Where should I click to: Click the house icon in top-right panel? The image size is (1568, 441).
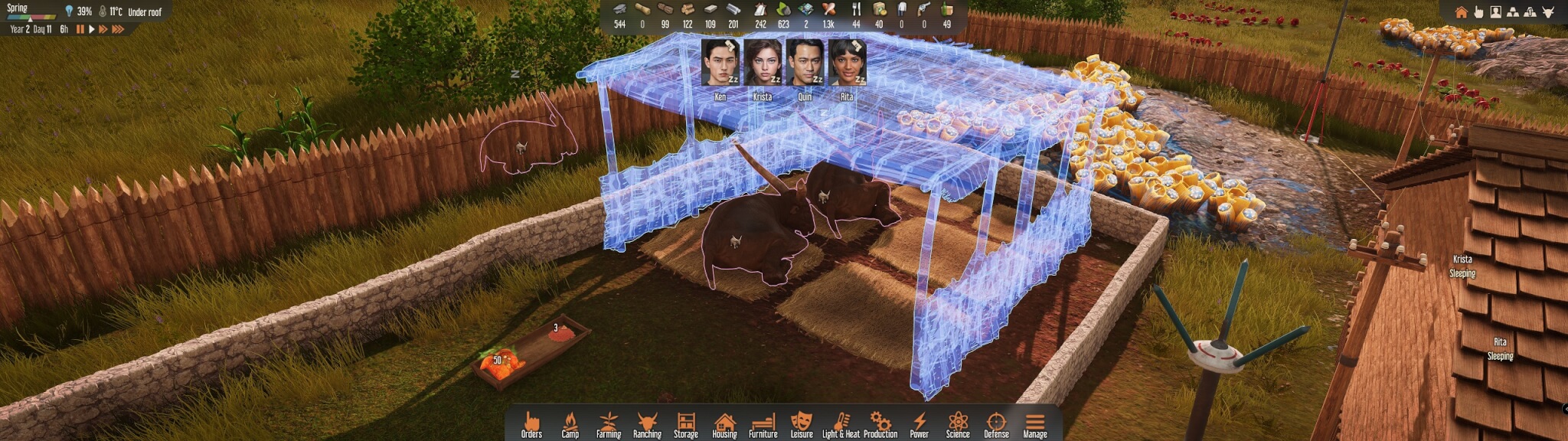tap(1461, 12)
